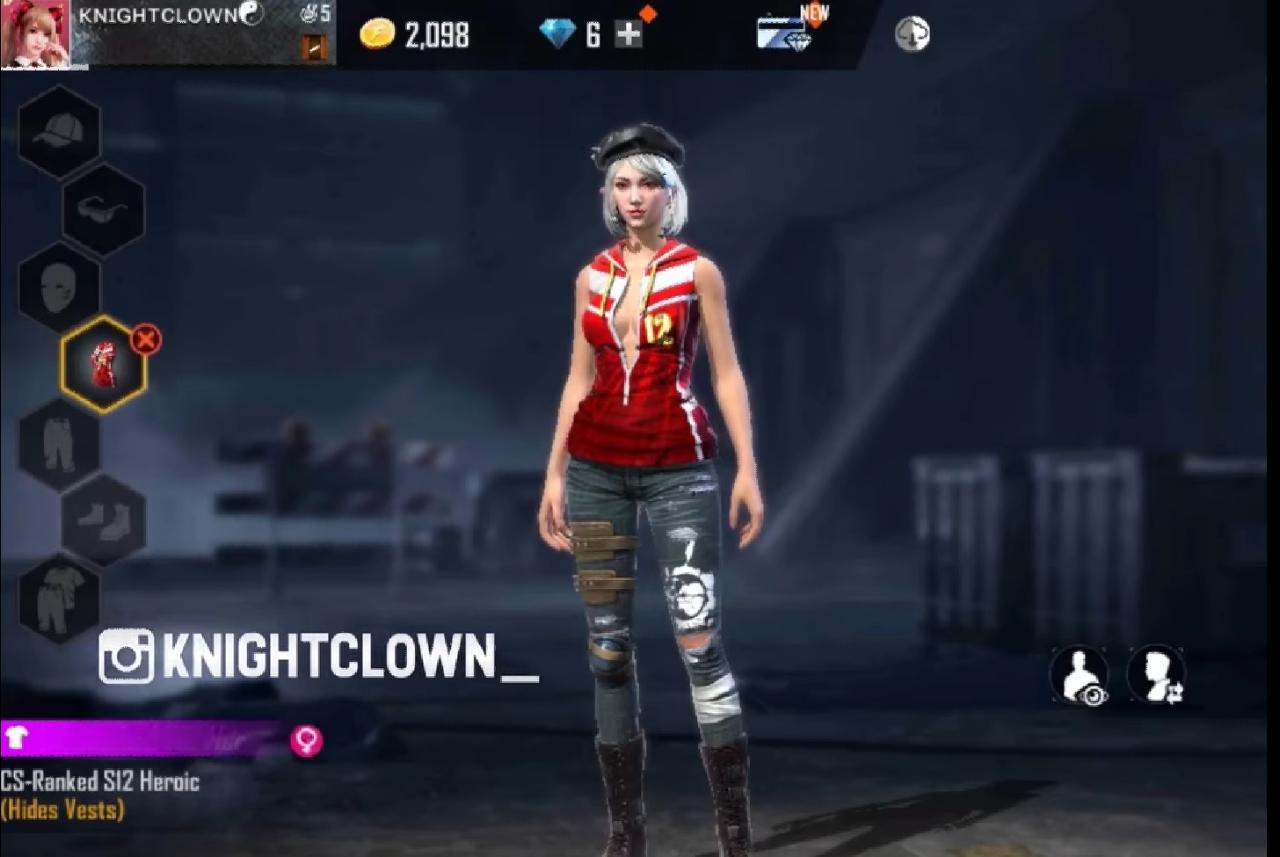Select the sunglasses category slot
This screenshot has width=1280, height=857.
[103, 210]
